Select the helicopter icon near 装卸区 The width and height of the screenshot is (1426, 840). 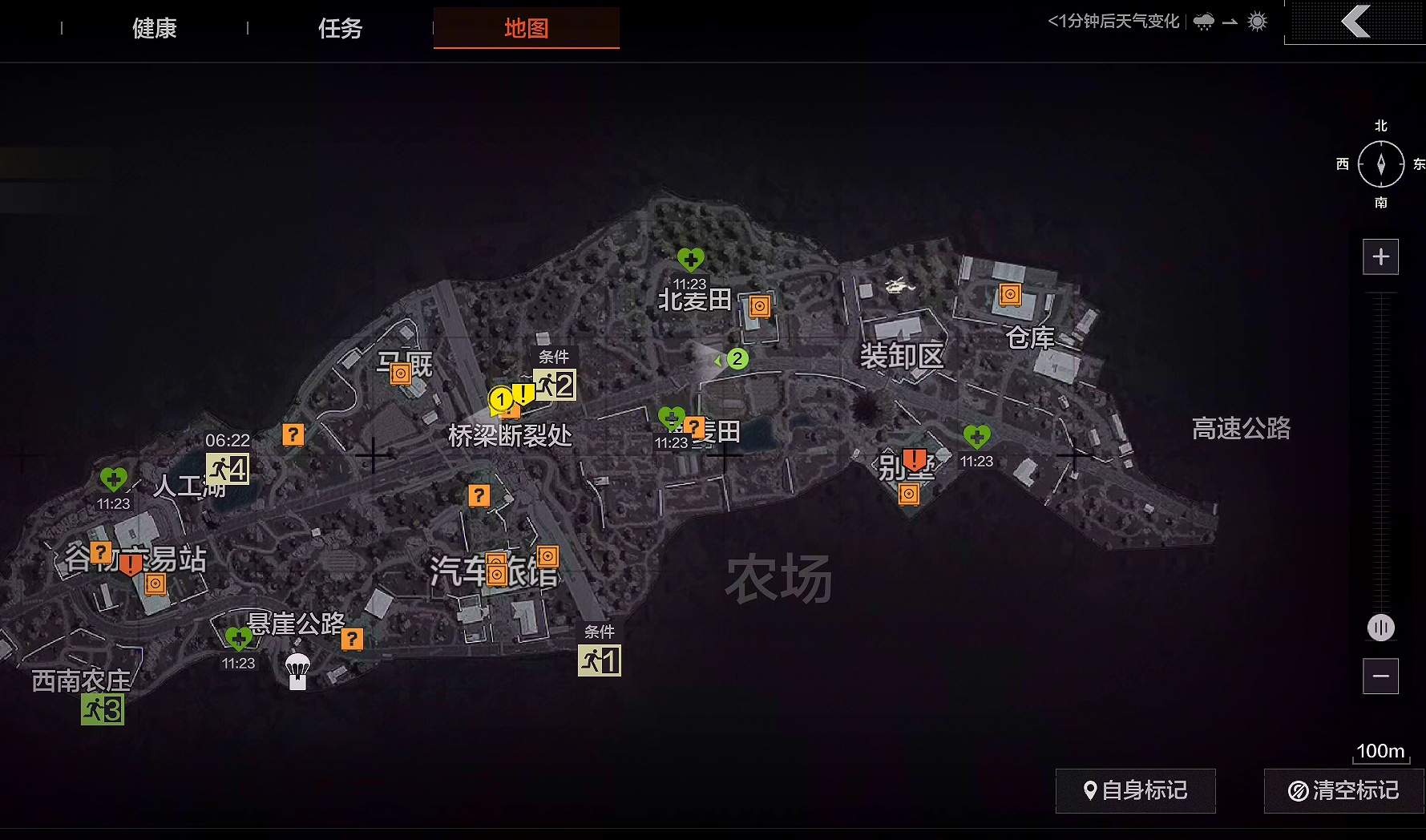(900, 285)
